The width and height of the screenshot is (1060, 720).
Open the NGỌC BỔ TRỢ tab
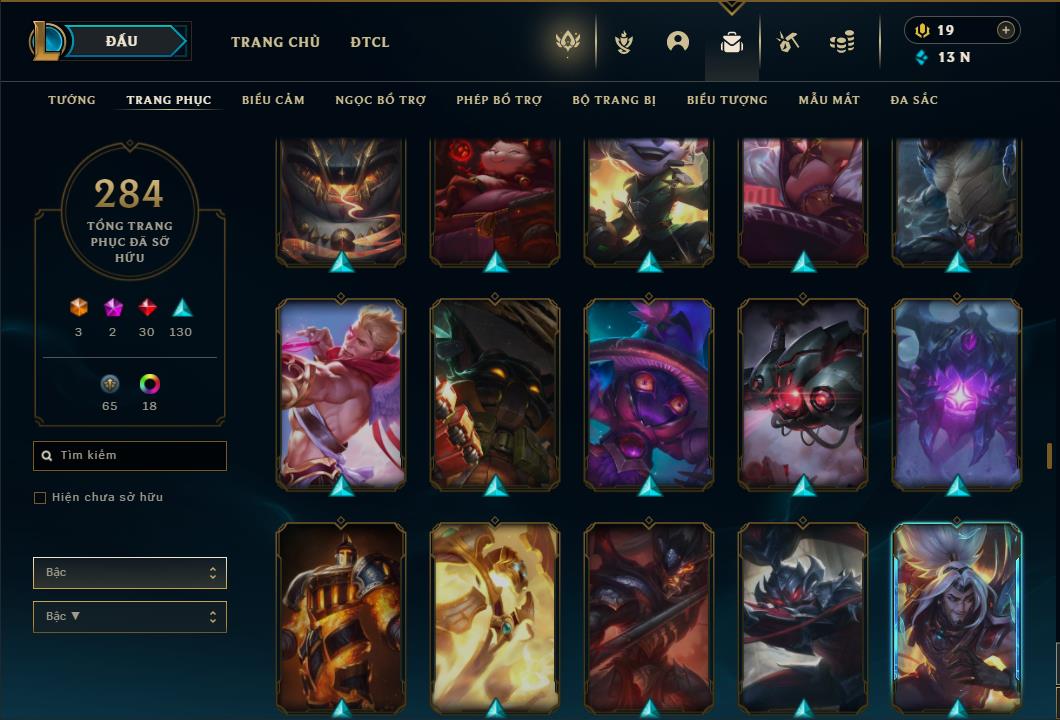(x=380, y=100)
